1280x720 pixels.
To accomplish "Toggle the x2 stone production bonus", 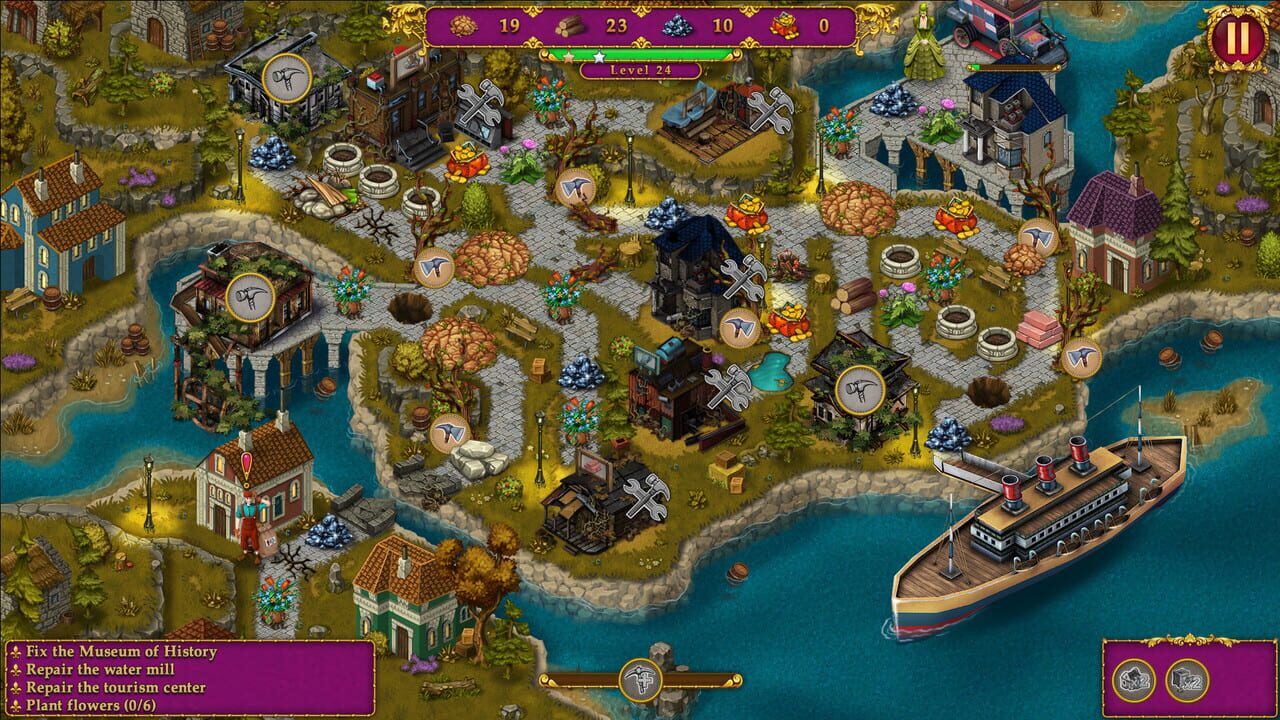I will point(1137,681).
